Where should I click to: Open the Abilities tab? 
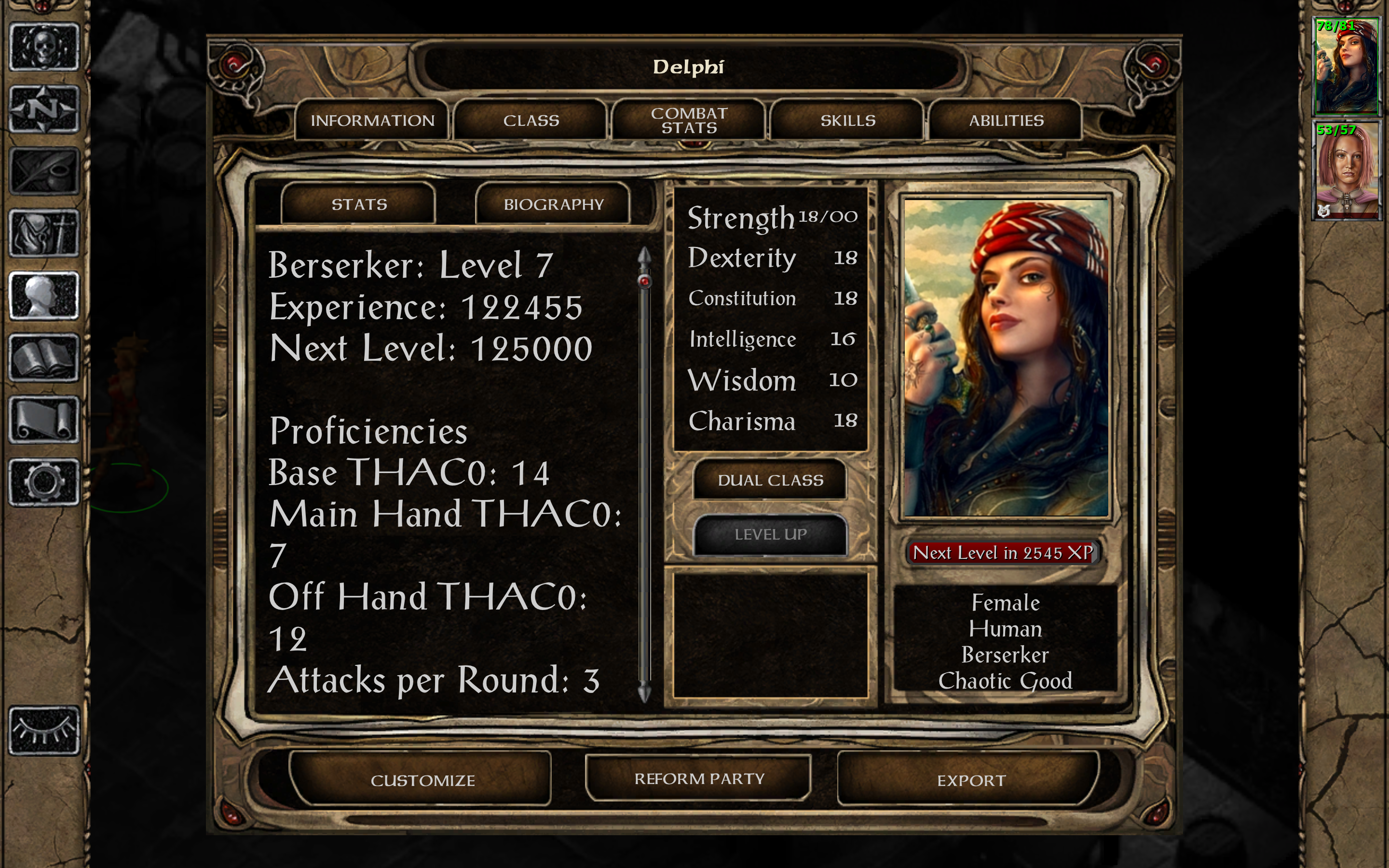(1006, 120)
